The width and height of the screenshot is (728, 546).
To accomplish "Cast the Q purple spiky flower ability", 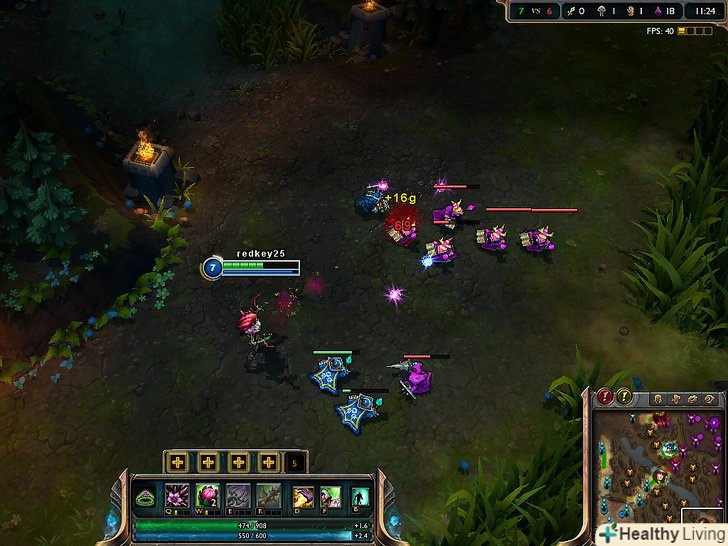I will (x=178, y=496).
